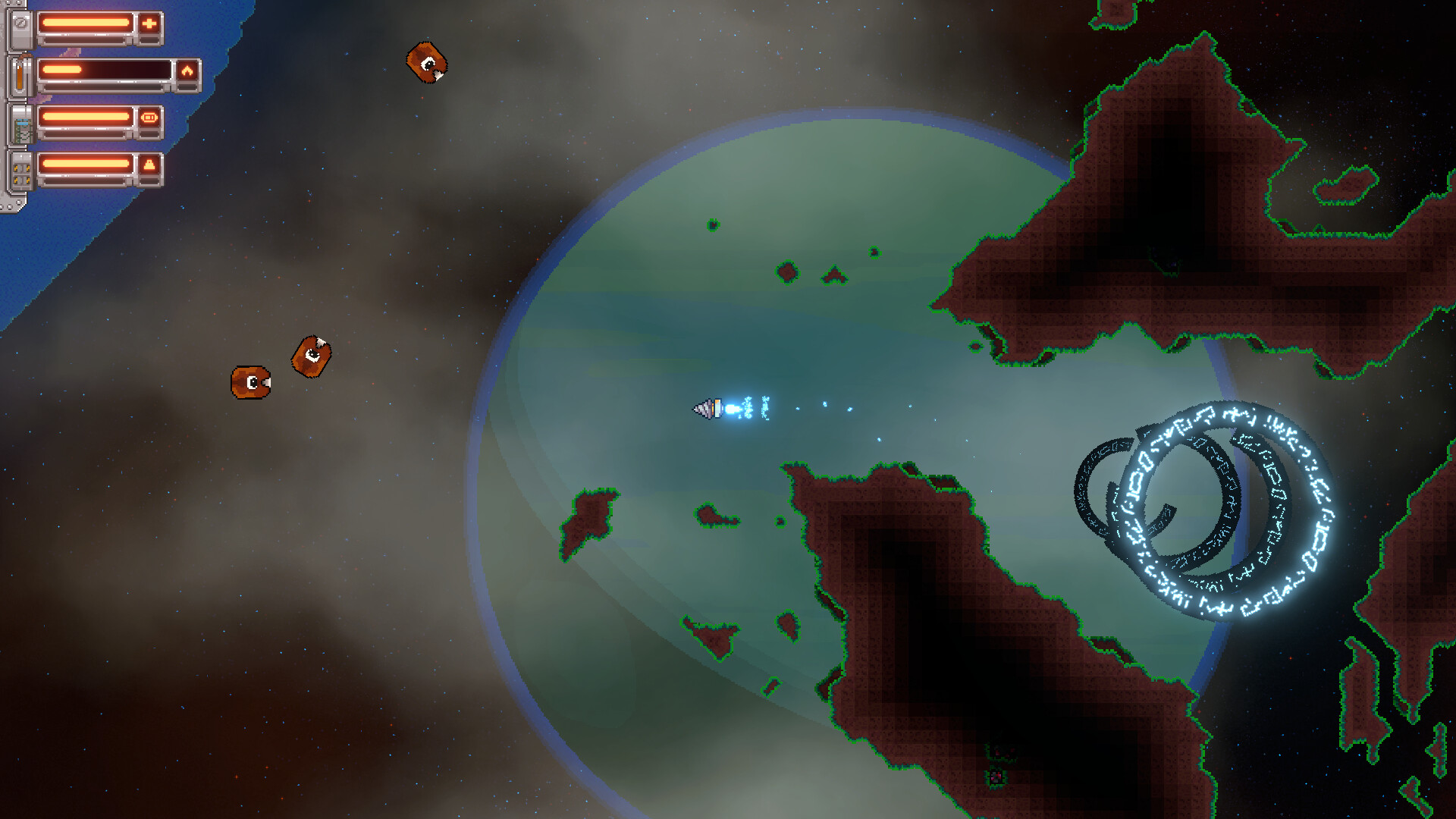Click the health cross icon
The width and height of the screenshot is (1456, 819).
point(149,23)
